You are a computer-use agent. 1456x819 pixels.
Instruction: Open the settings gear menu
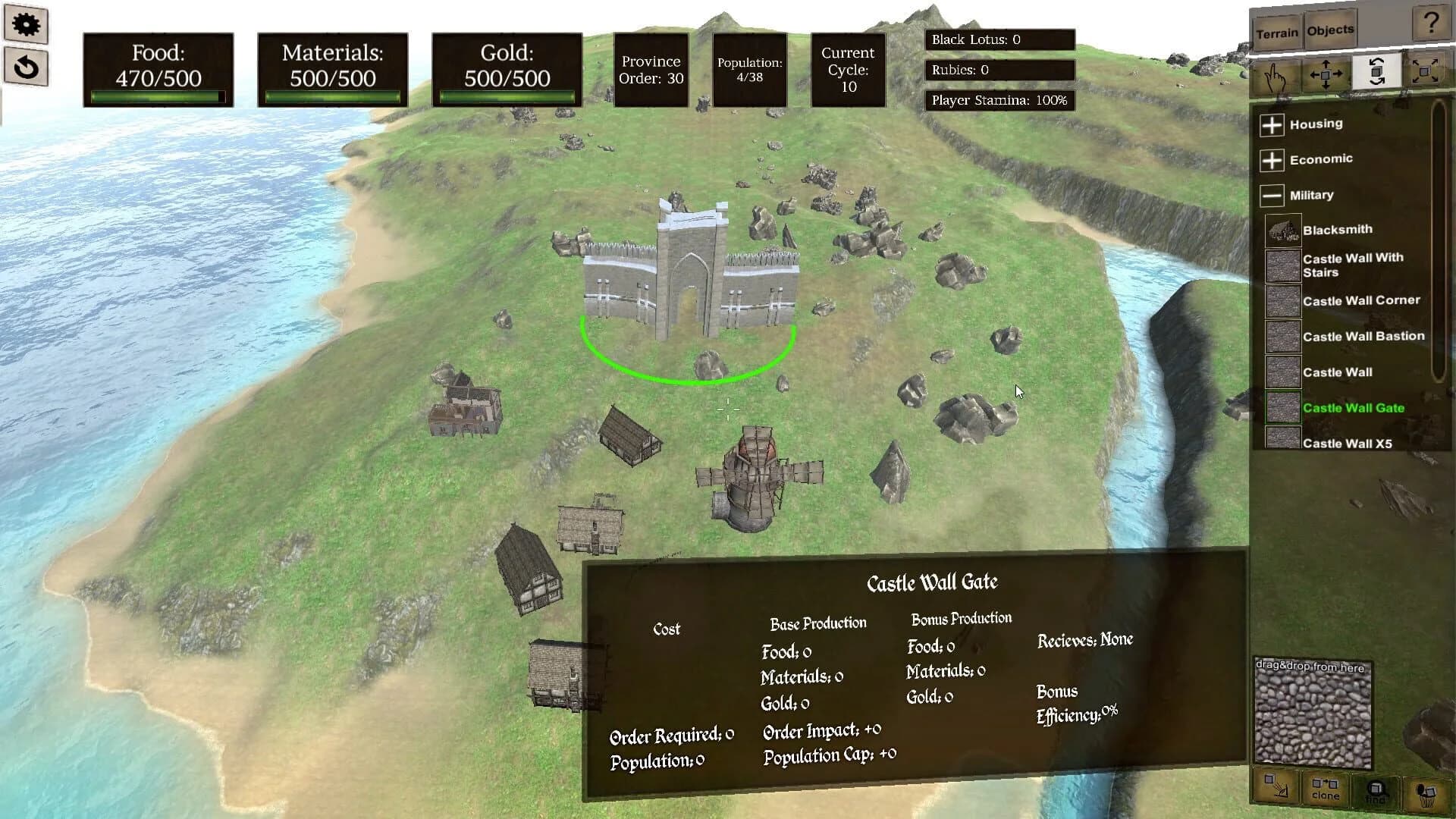(x=27, y=24)
